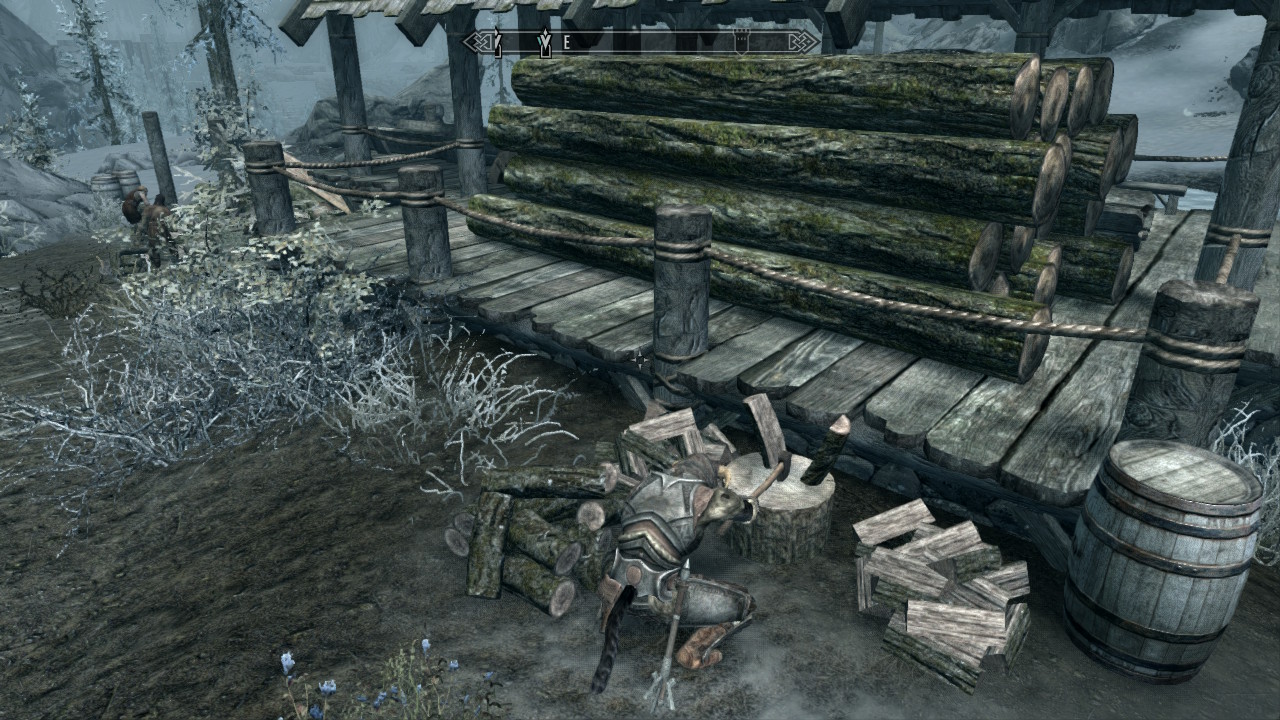Click the castle tower marker on the compass
Viewport: 1280px width, 720px height.
(x=742, y=41)
